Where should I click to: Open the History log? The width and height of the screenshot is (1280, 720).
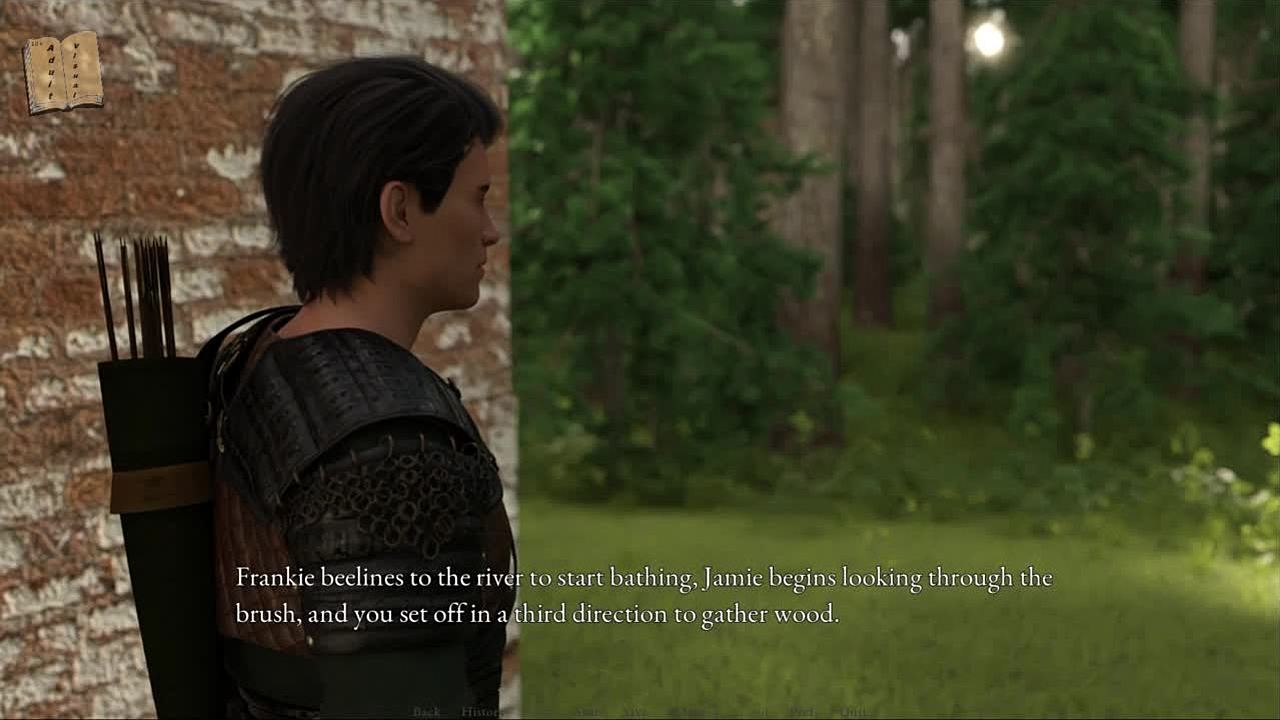coord(481,712)
